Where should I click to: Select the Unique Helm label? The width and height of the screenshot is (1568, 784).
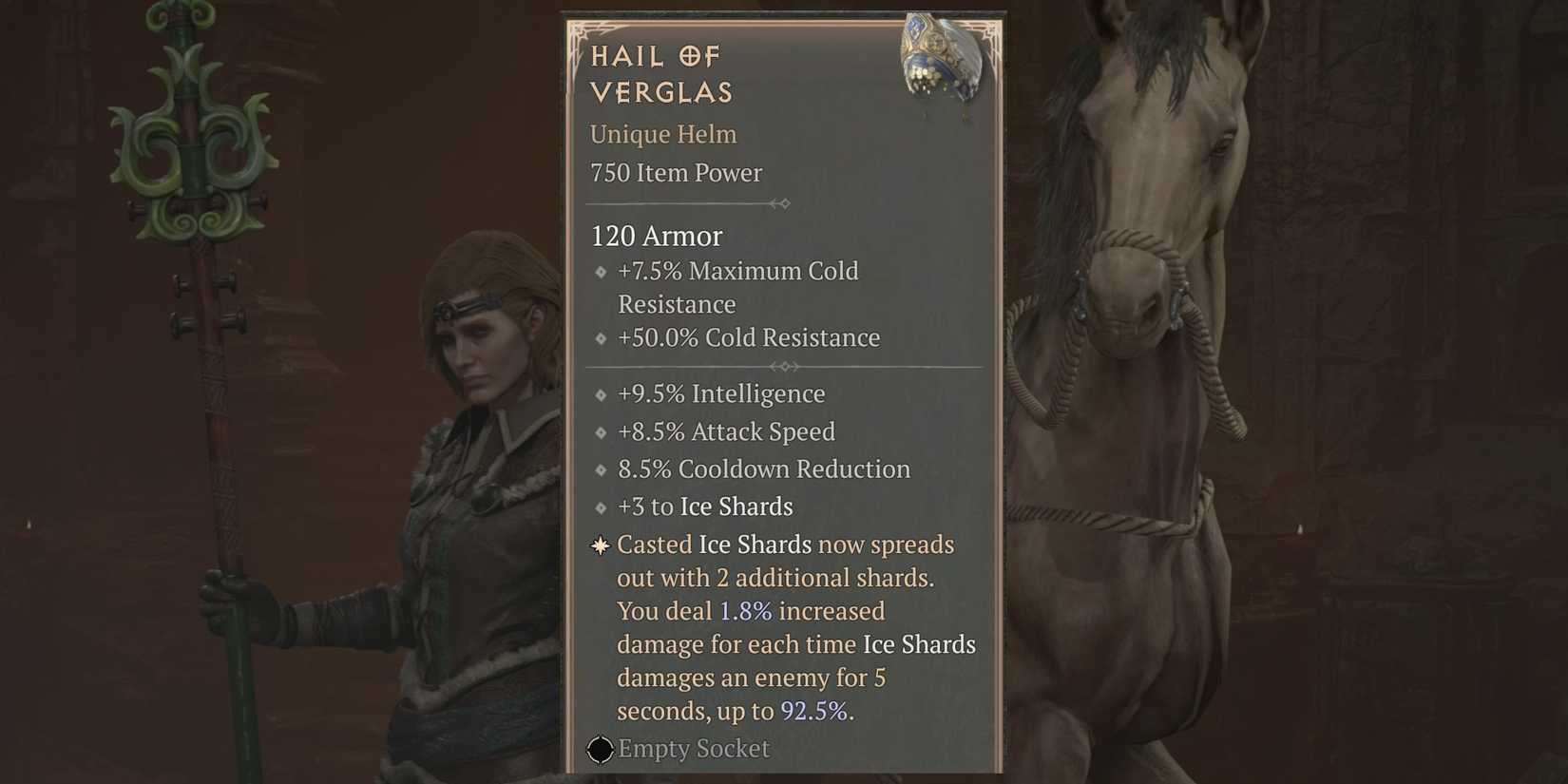[662, 135]
